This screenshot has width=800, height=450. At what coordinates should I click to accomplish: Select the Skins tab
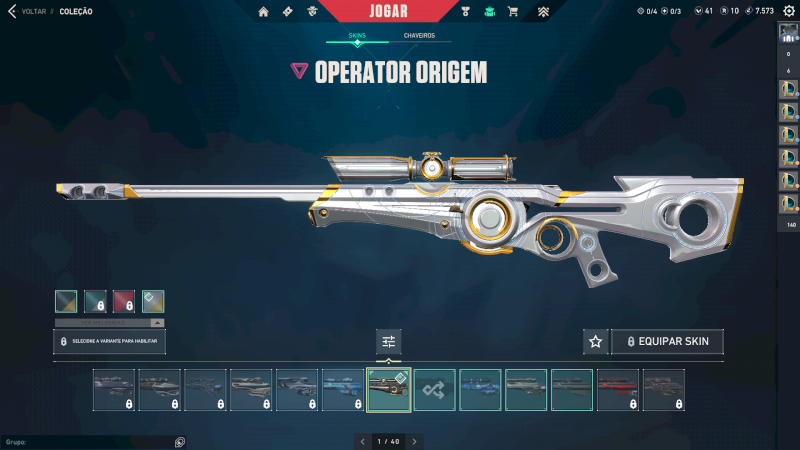[357, 35]
